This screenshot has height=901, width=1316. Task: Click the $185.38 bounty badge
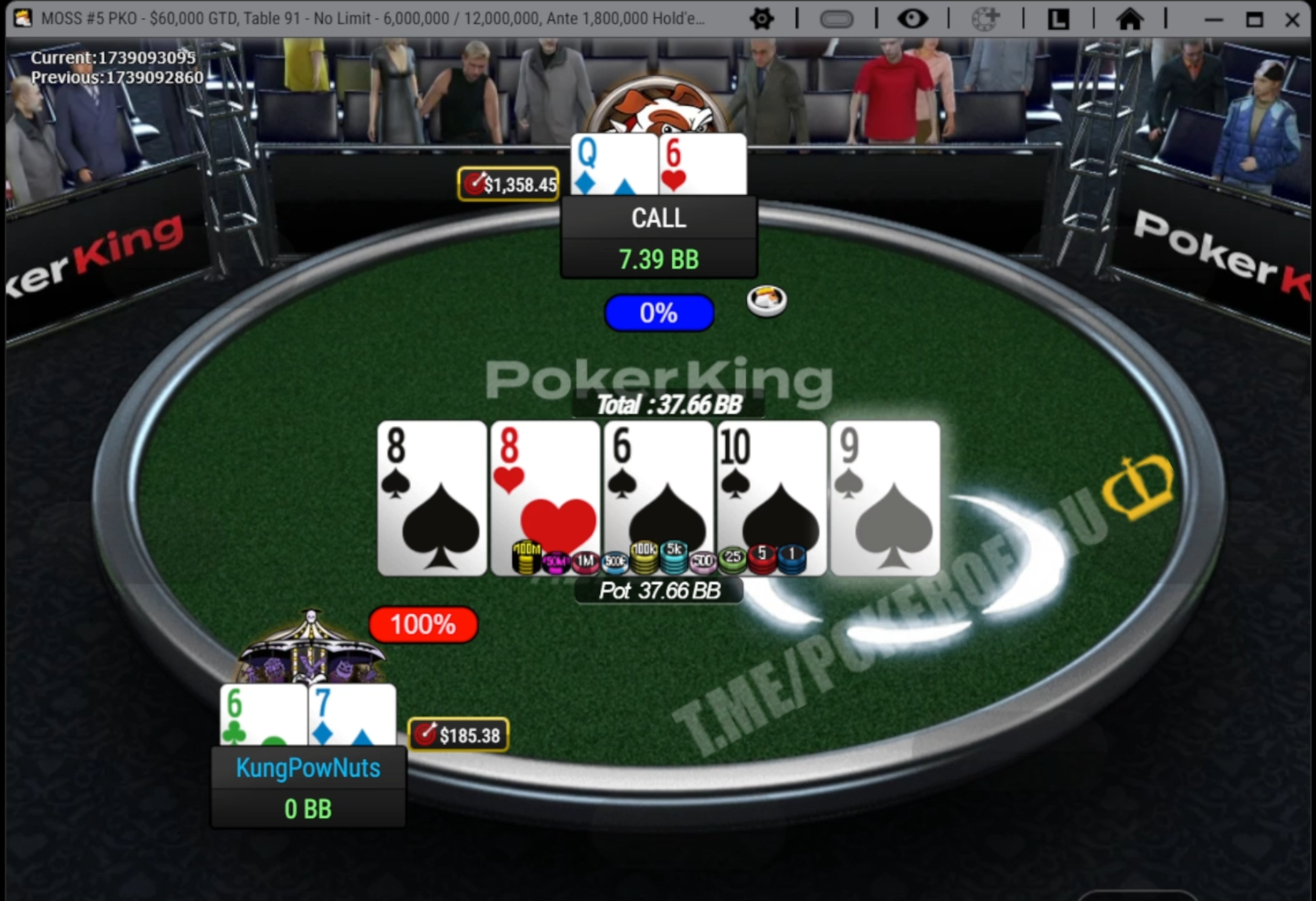(458, 735)
